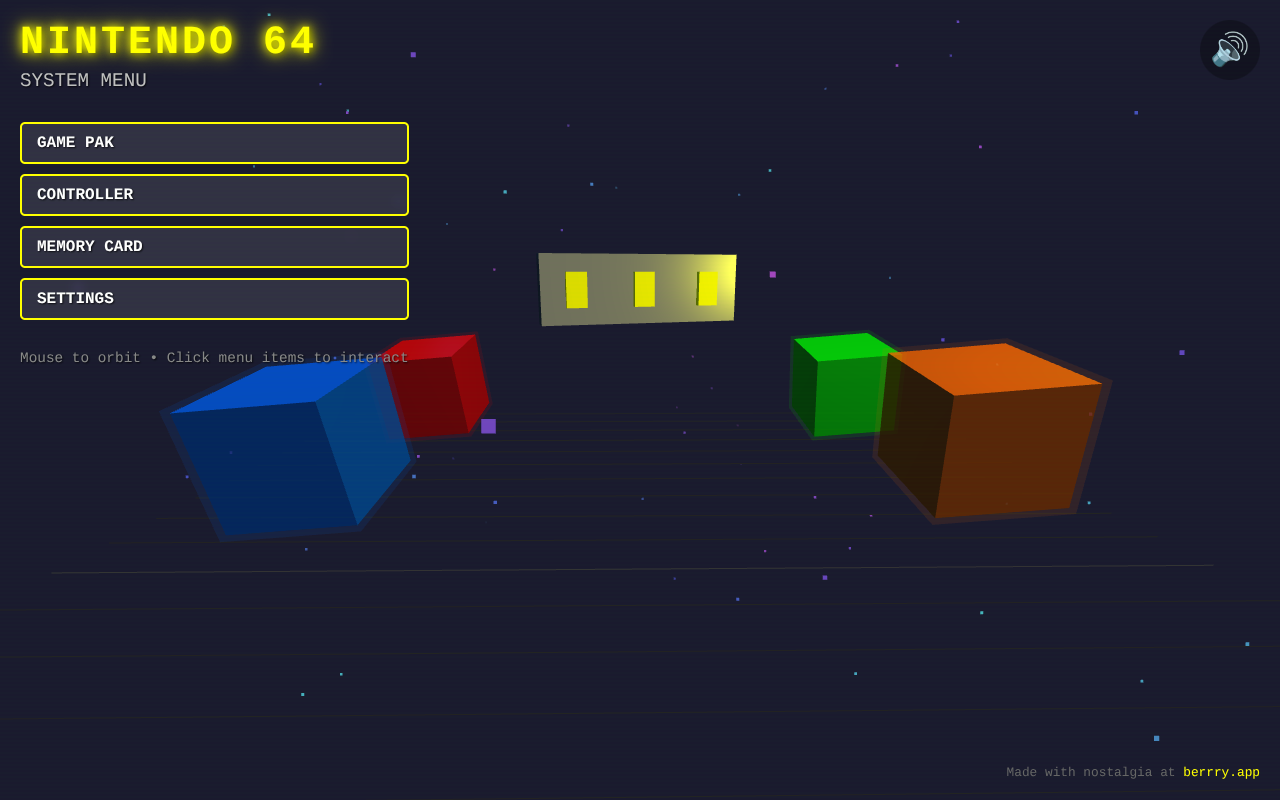Viewport: 1280px width, 800px height.
Task: Select the red 3D cube
Action: pos(438,385)
